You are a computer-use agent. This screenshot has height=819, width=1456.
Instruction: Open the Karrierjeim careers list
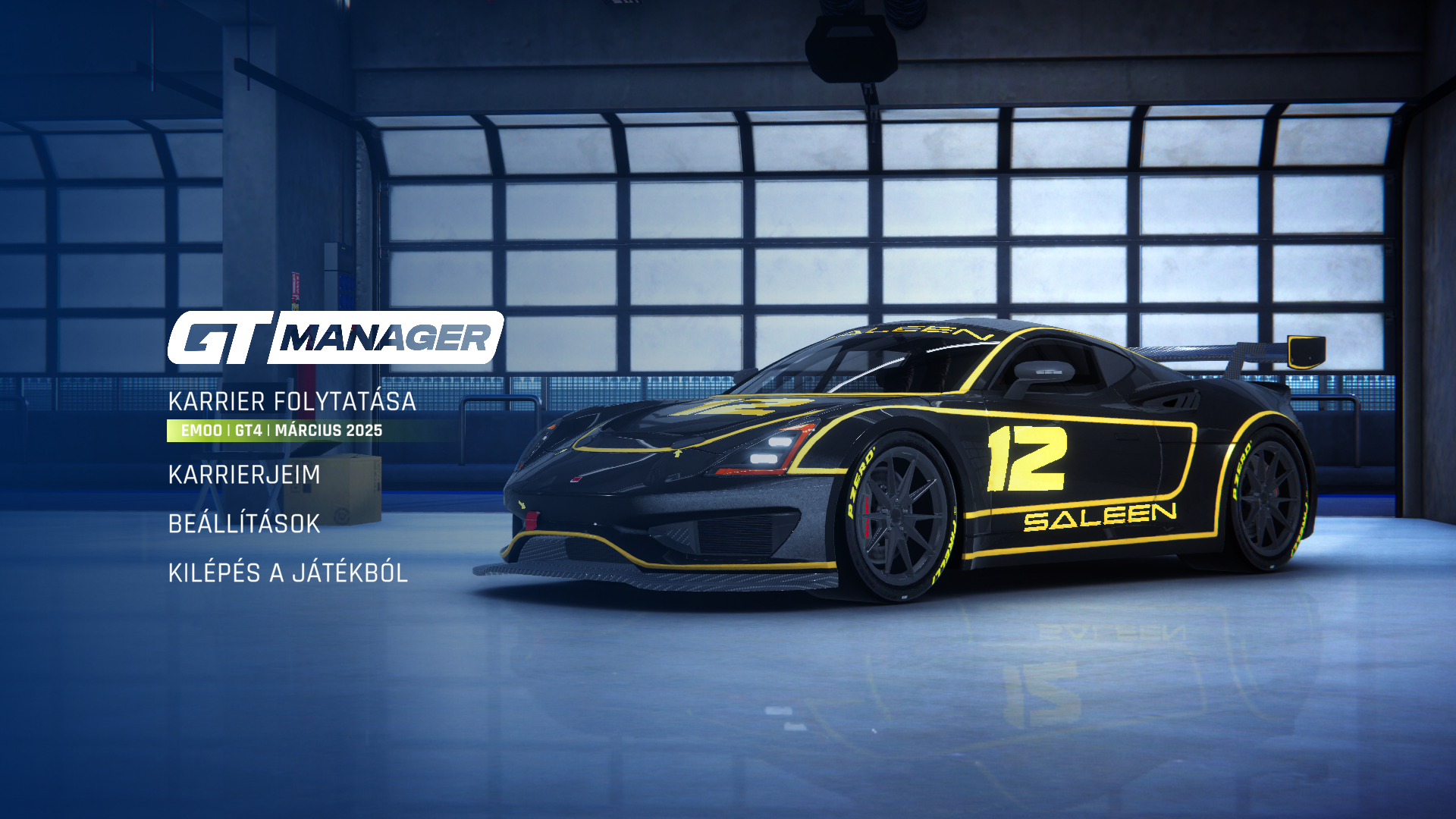(x=244, y=475)
